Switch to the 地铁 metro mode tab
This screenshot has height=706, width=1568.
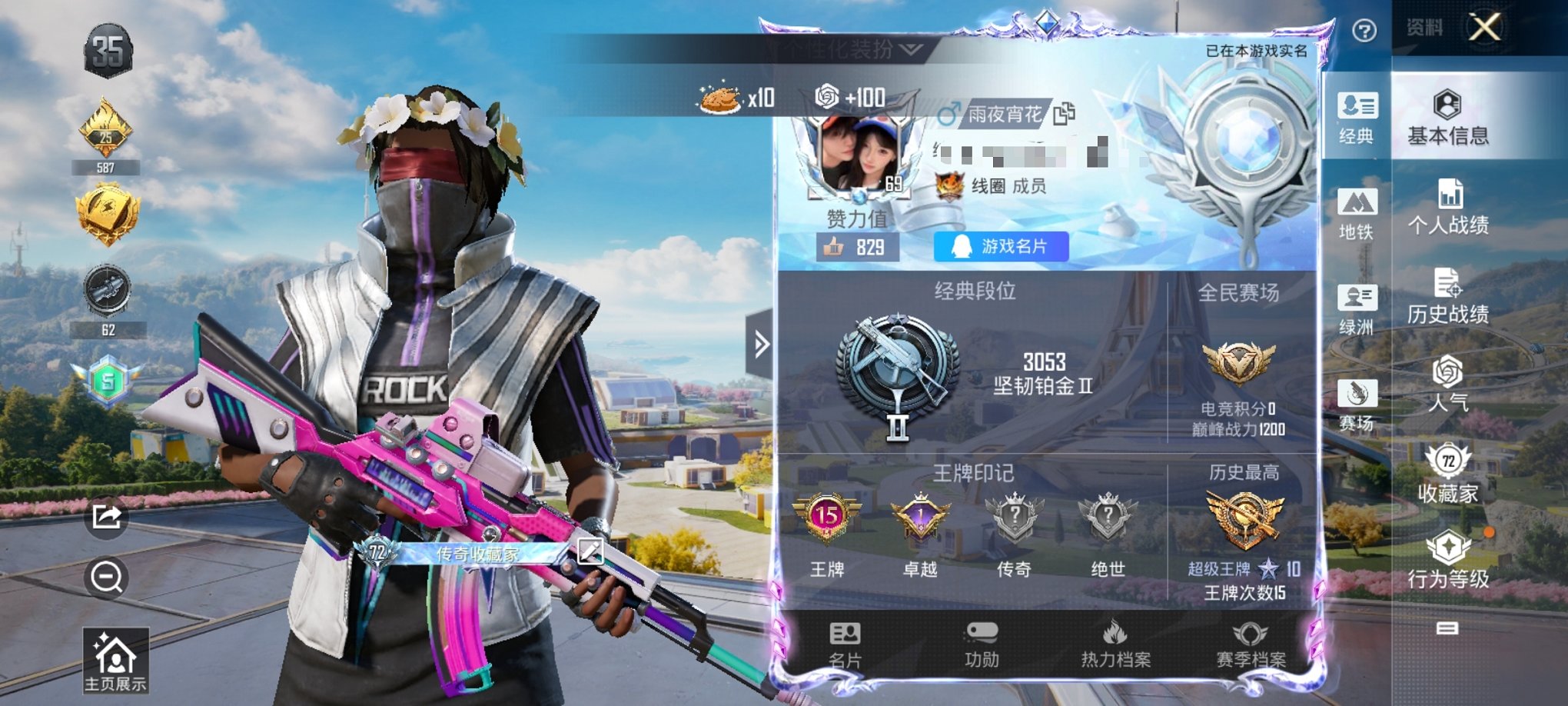click(1357, 215)
